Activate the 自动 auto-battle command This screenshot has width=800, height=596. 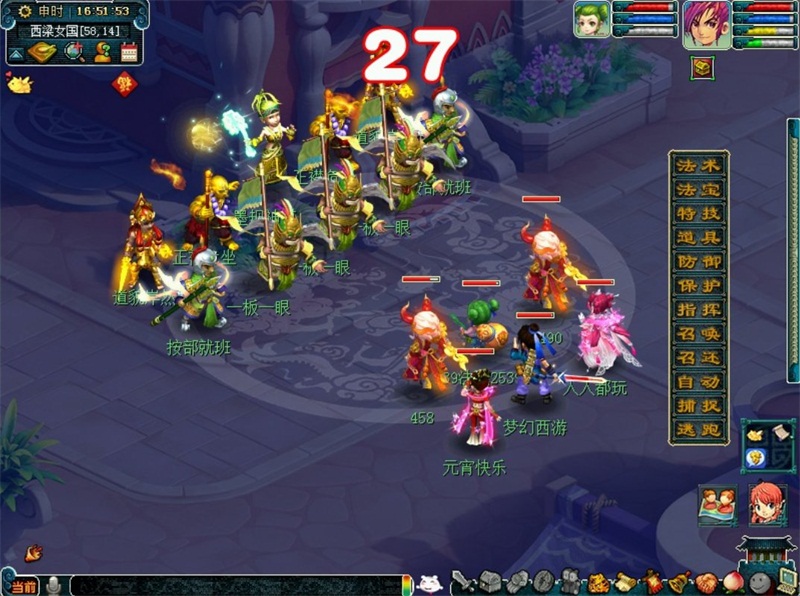tap(700, 381)
